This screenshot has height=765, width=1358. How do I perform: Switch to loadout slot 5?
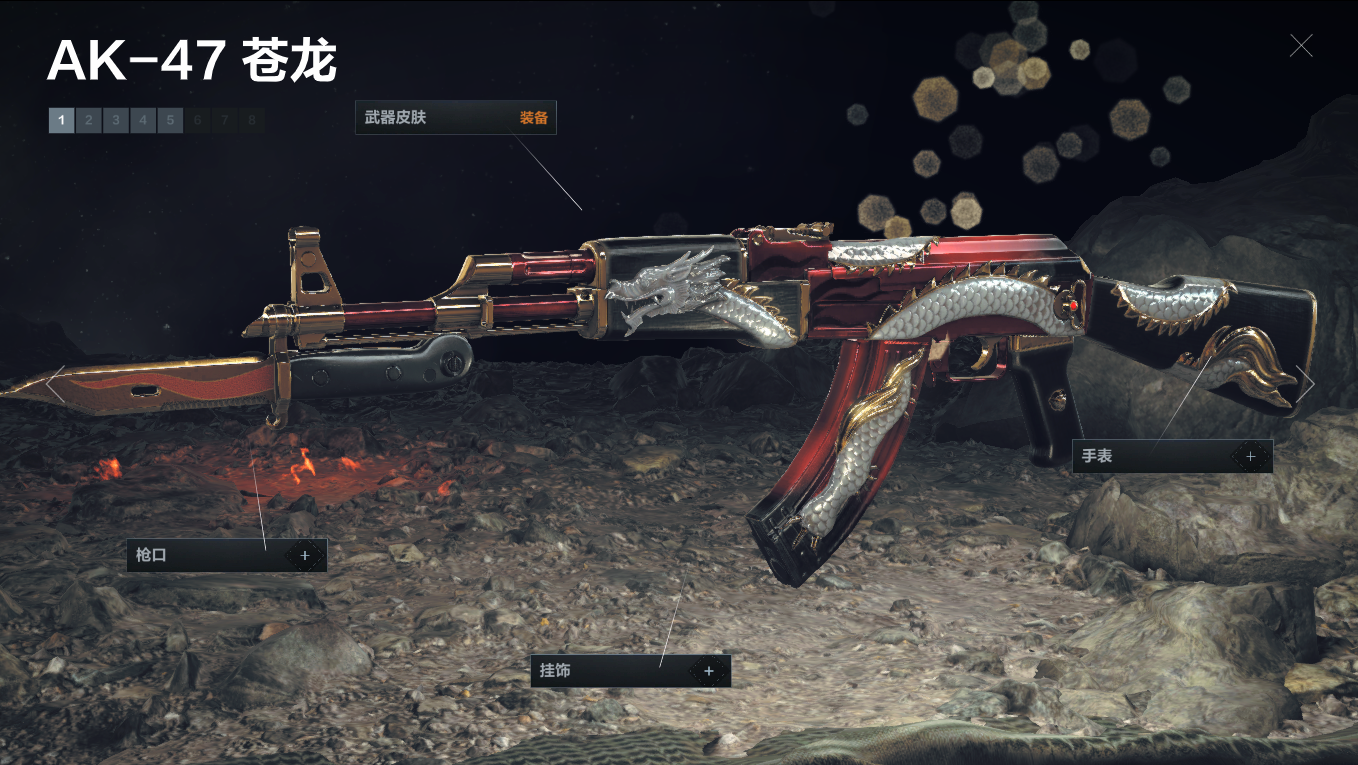170,121
